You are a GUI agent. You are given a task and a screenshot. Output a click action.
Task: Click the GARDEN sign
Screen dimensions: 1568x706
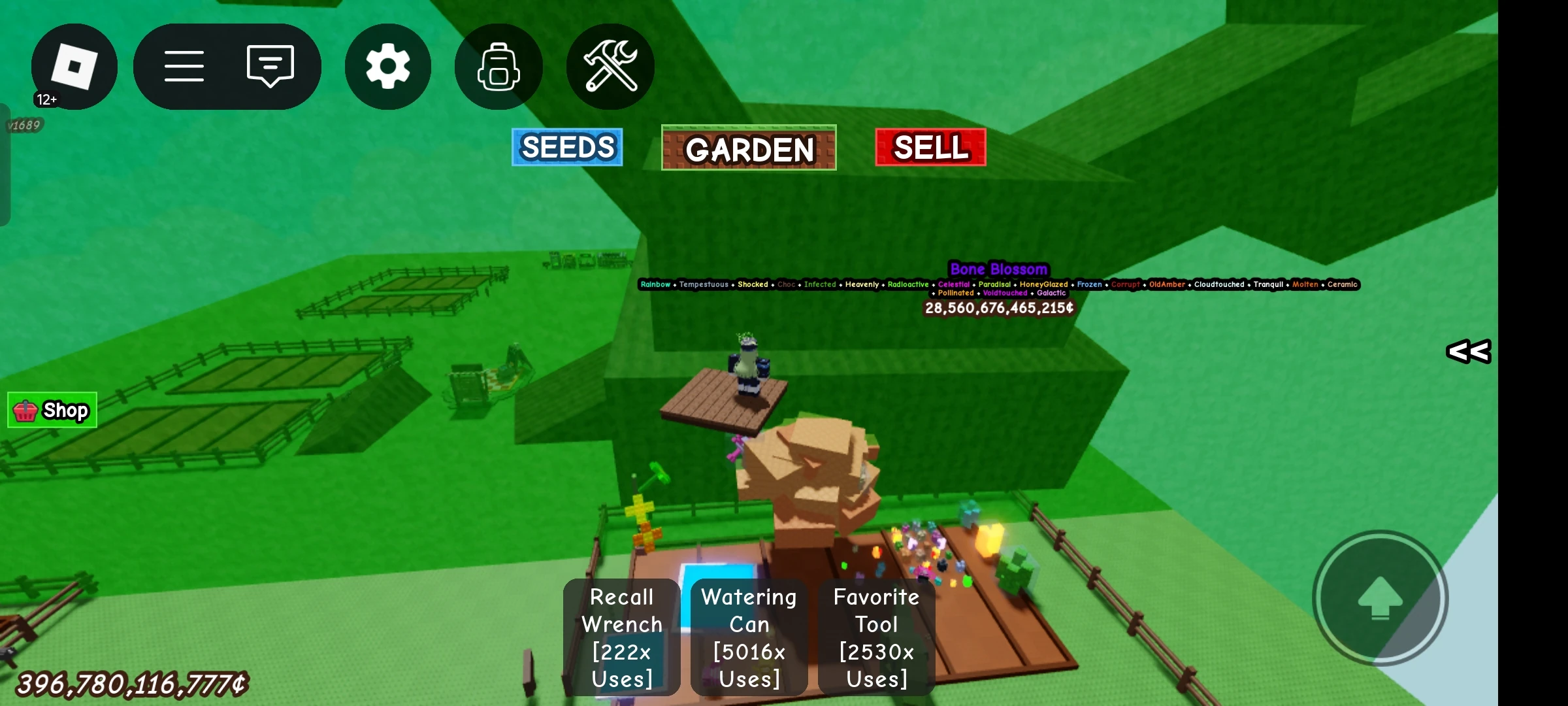point(749,150)
